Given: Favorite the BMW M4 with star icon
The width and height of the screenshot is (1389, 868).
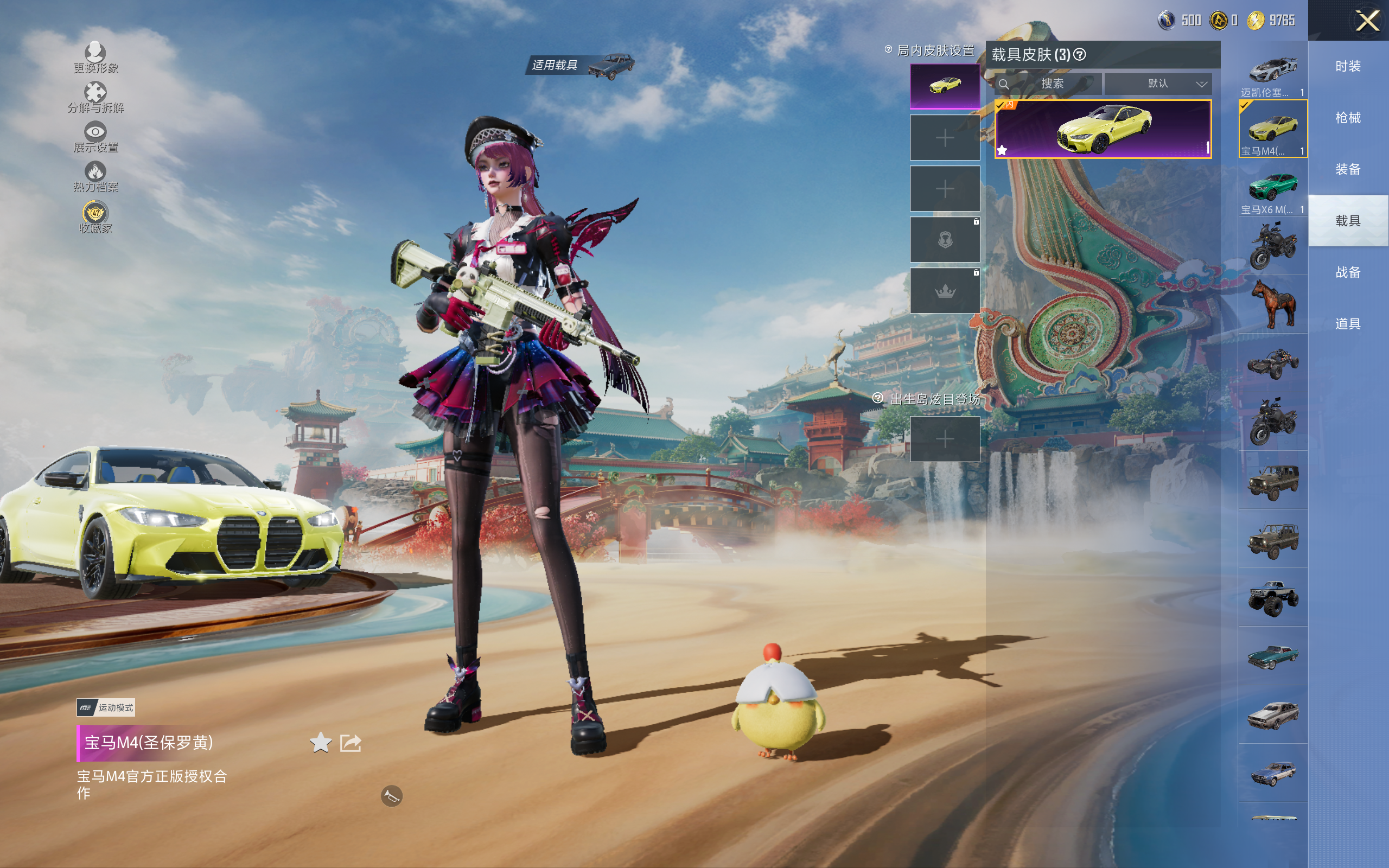Looking at the screenshot, I should [320, 743].
